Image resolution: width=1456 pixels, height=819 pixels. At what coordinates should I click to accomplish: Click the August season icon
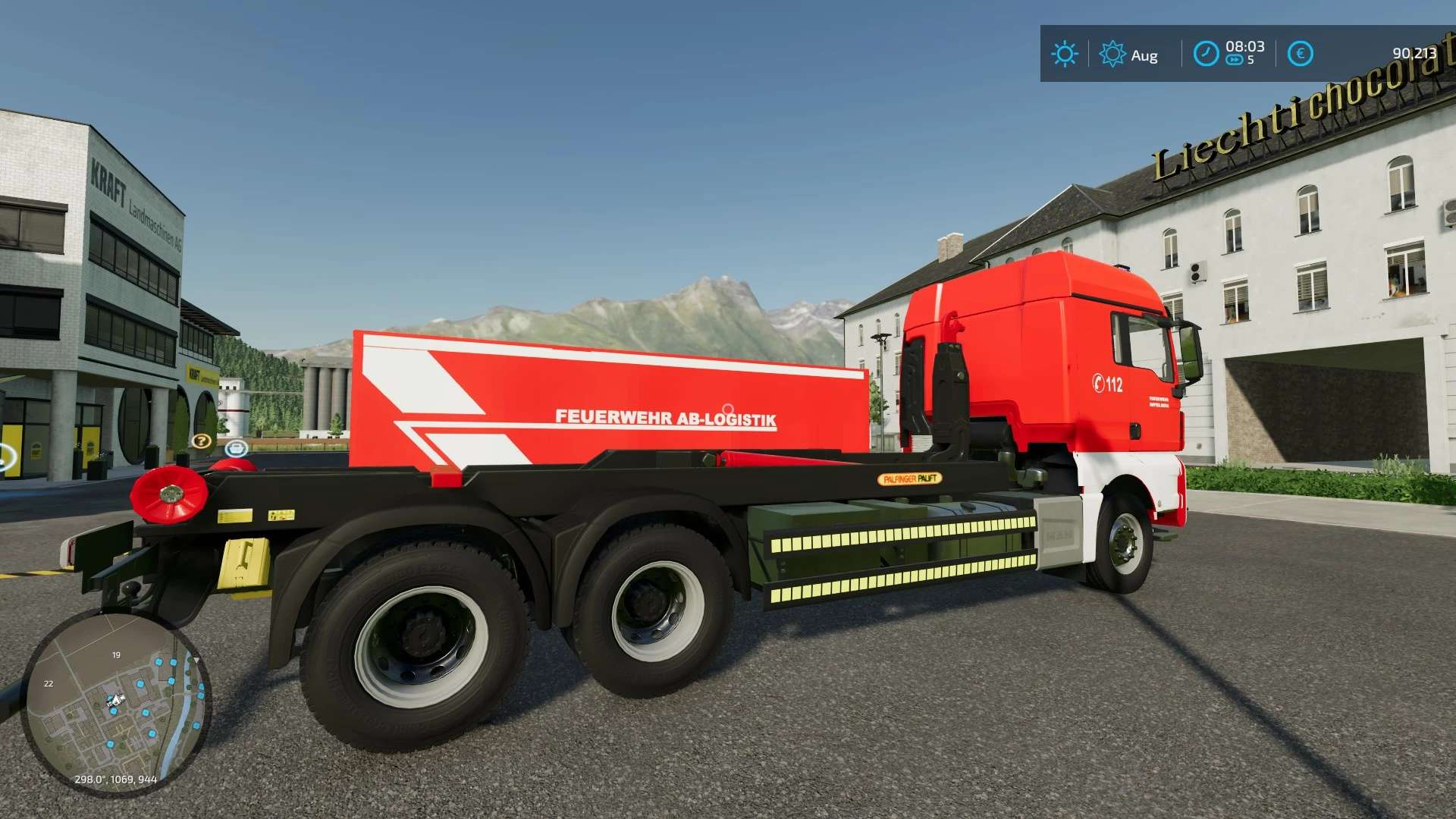point(1112,54)
